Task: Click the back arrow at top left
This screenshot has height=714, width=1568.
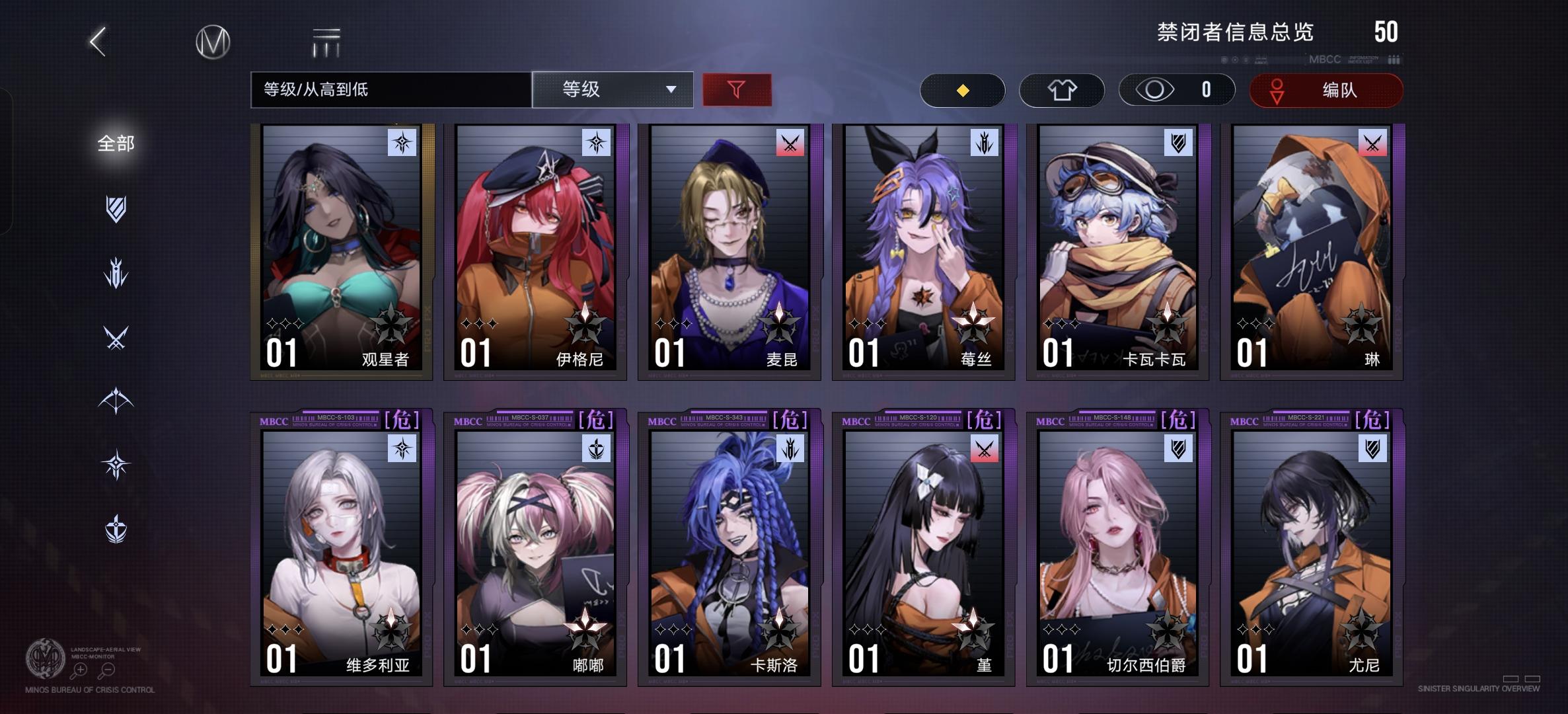Action: click(96, 41)
